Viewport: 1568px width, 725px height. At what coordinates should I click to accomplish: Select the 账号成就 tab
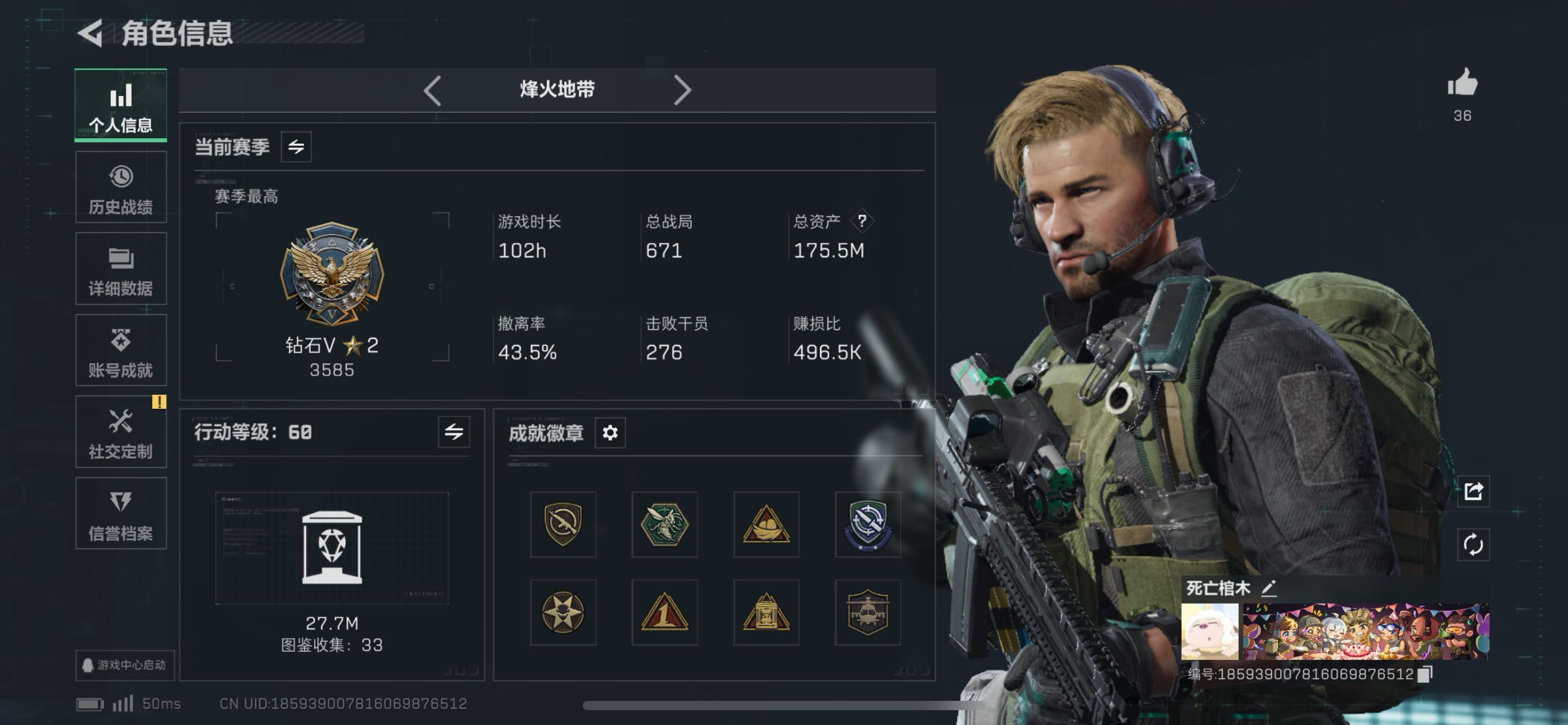pos(121,351)
